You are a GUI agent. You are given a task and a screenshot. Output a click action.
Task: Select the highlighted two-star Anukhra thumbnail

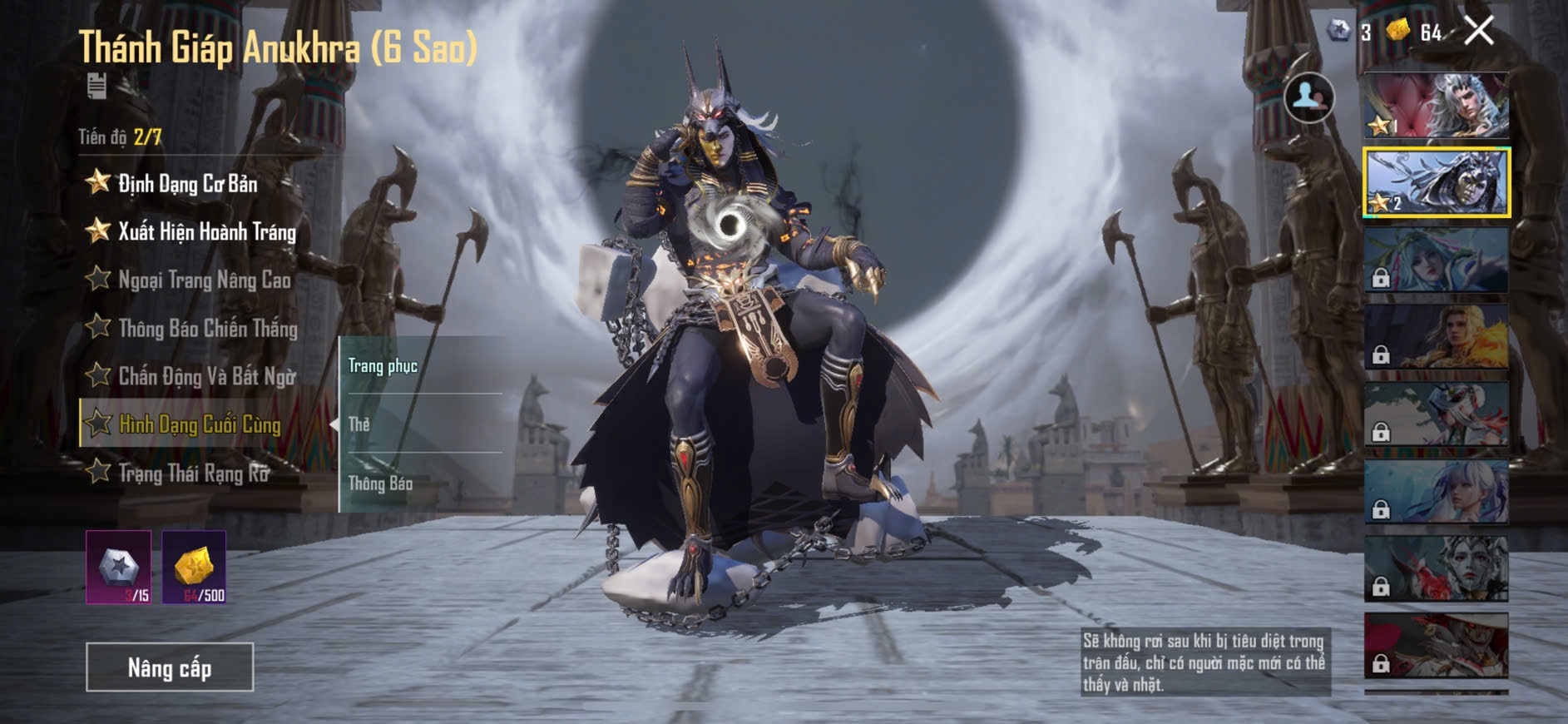pyautogui.click(x=1436, y=183)
